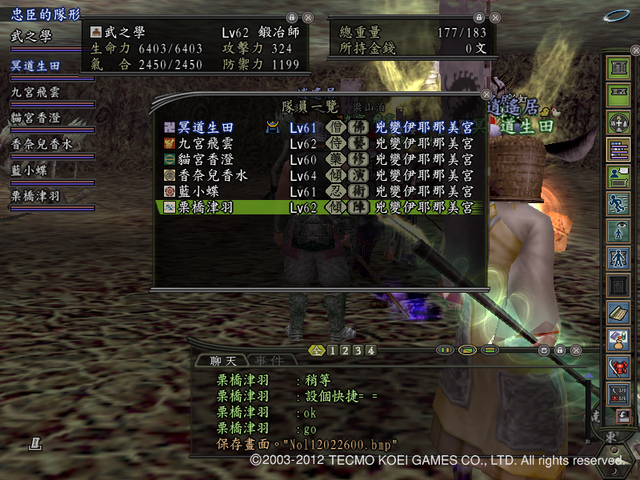The height and width of the screenshot is (480, 640).
Task: Toggle lock on the character status panel
Action: [290, 17]
